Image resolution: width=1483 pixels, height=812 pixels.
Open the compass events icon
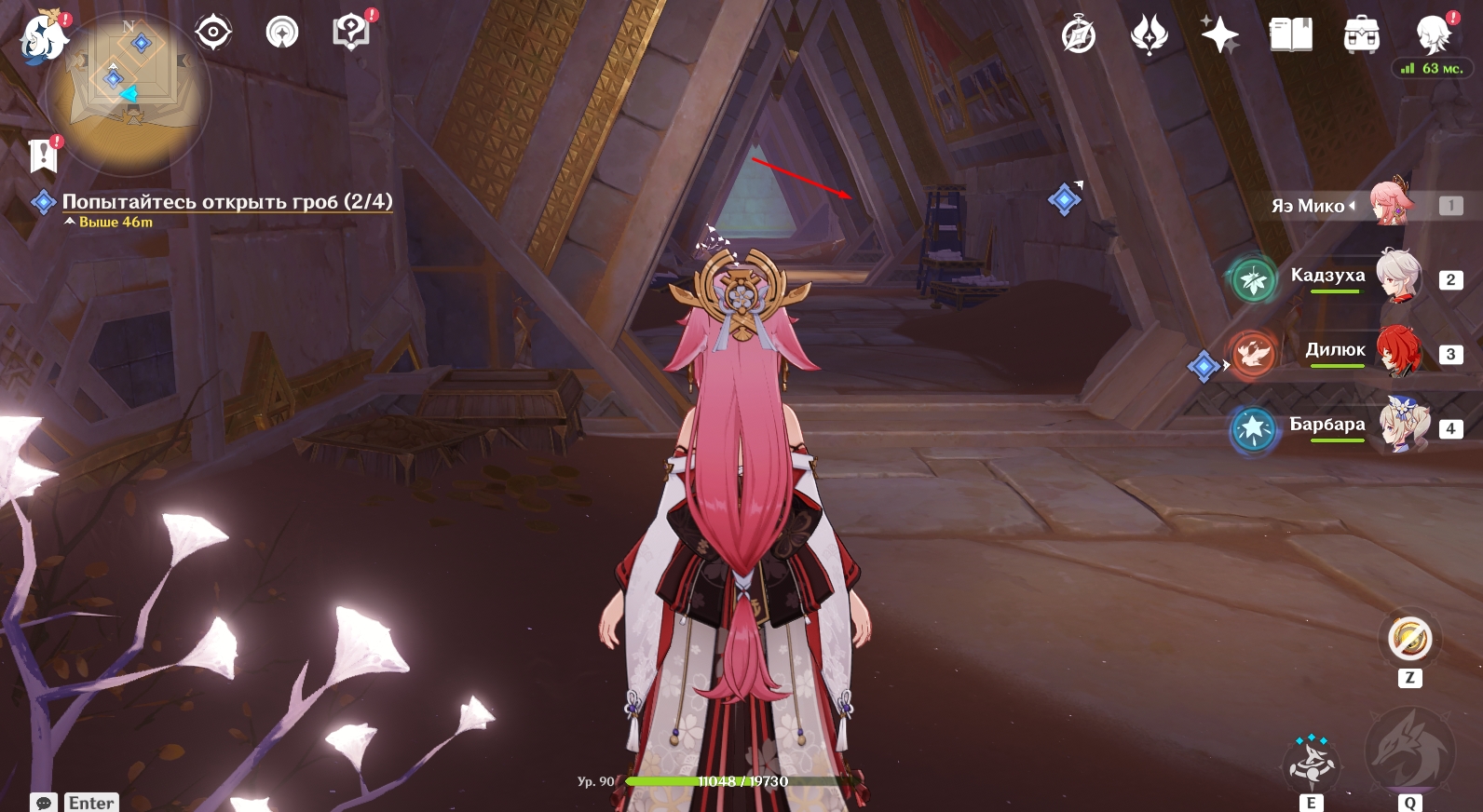1079,35
